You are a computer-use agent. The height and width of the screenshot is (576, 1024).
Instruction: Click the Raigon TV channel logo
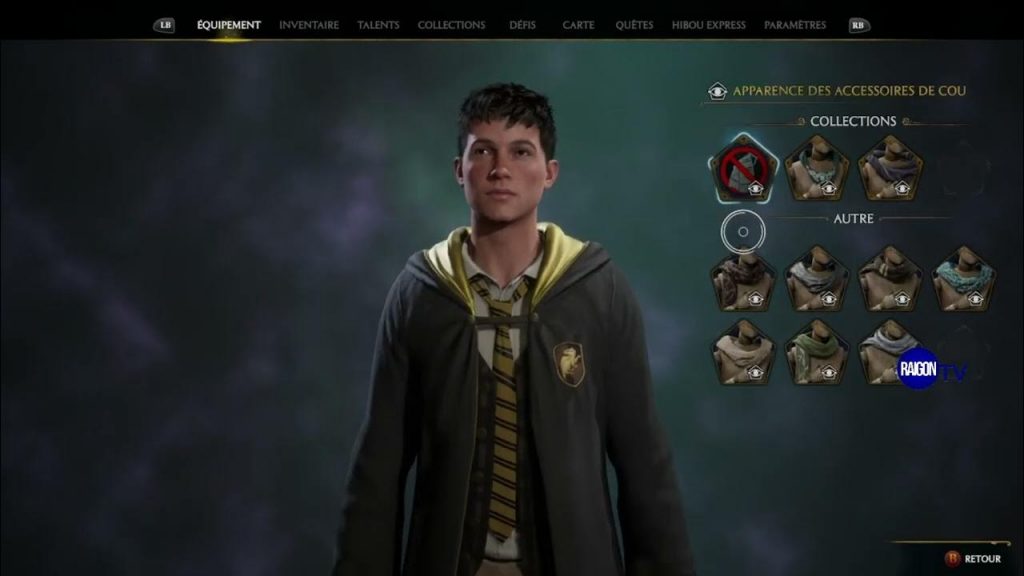click(932, 368)
